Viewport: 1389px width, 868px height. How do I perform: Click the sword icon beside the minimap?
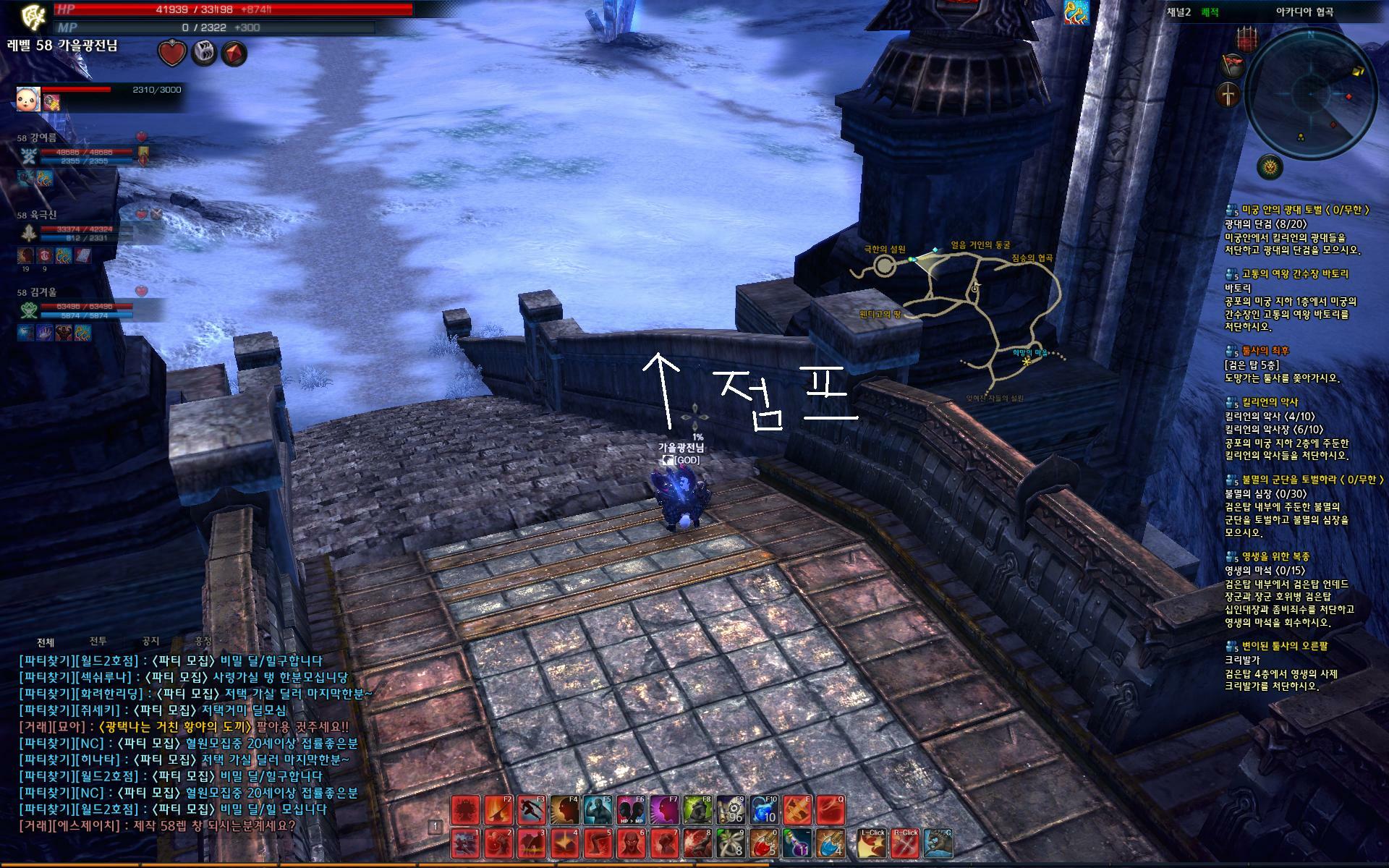(x=1229, y=95)
